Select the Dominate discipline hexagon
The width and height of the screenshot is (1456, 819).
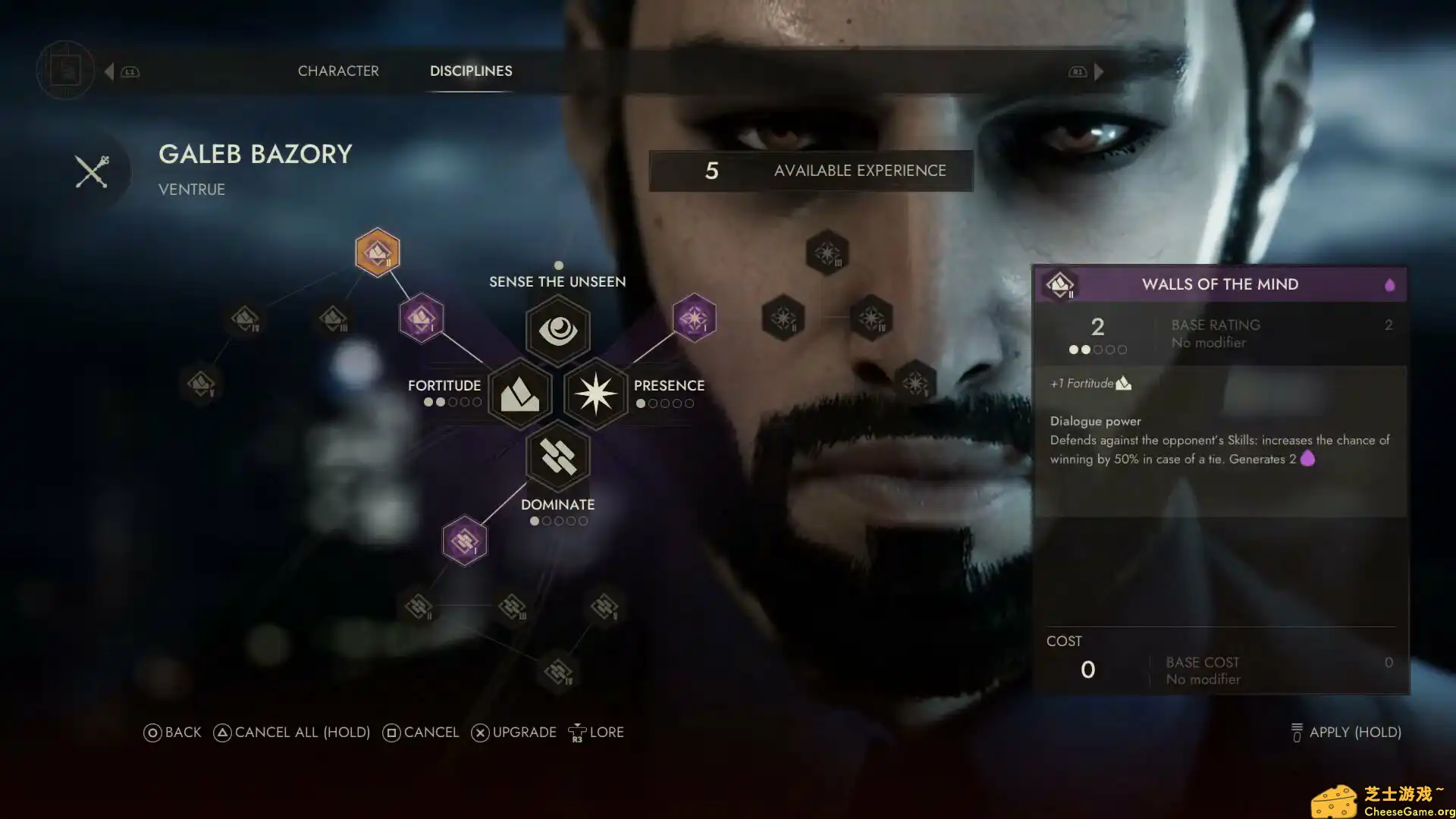(x=558, y=457)
